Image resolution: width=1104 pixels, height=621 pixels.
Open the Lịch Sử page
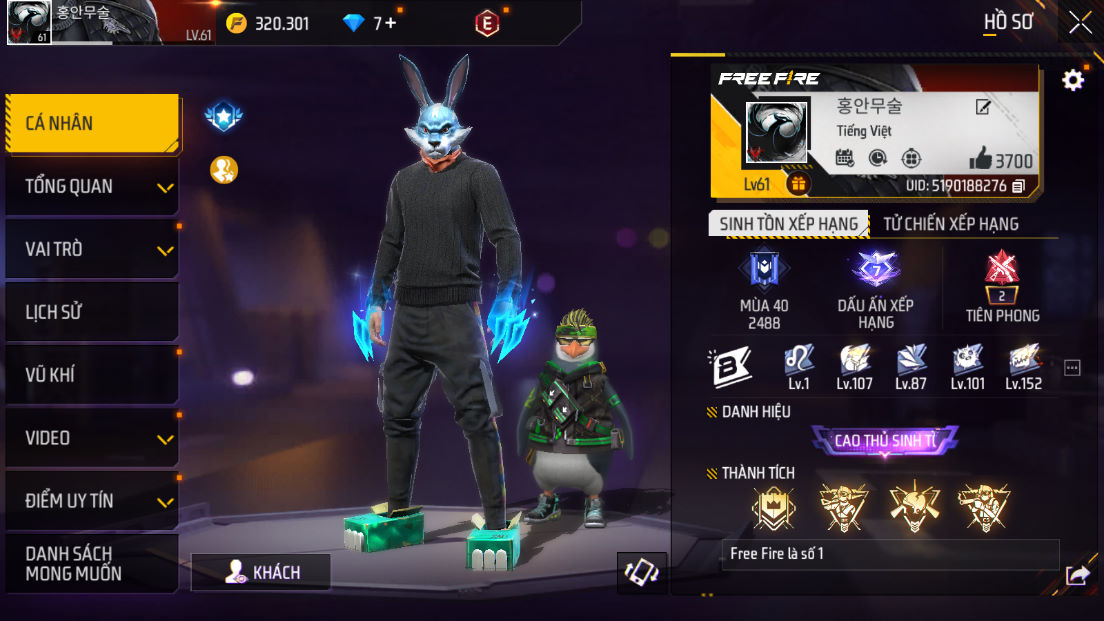(92, 312)
